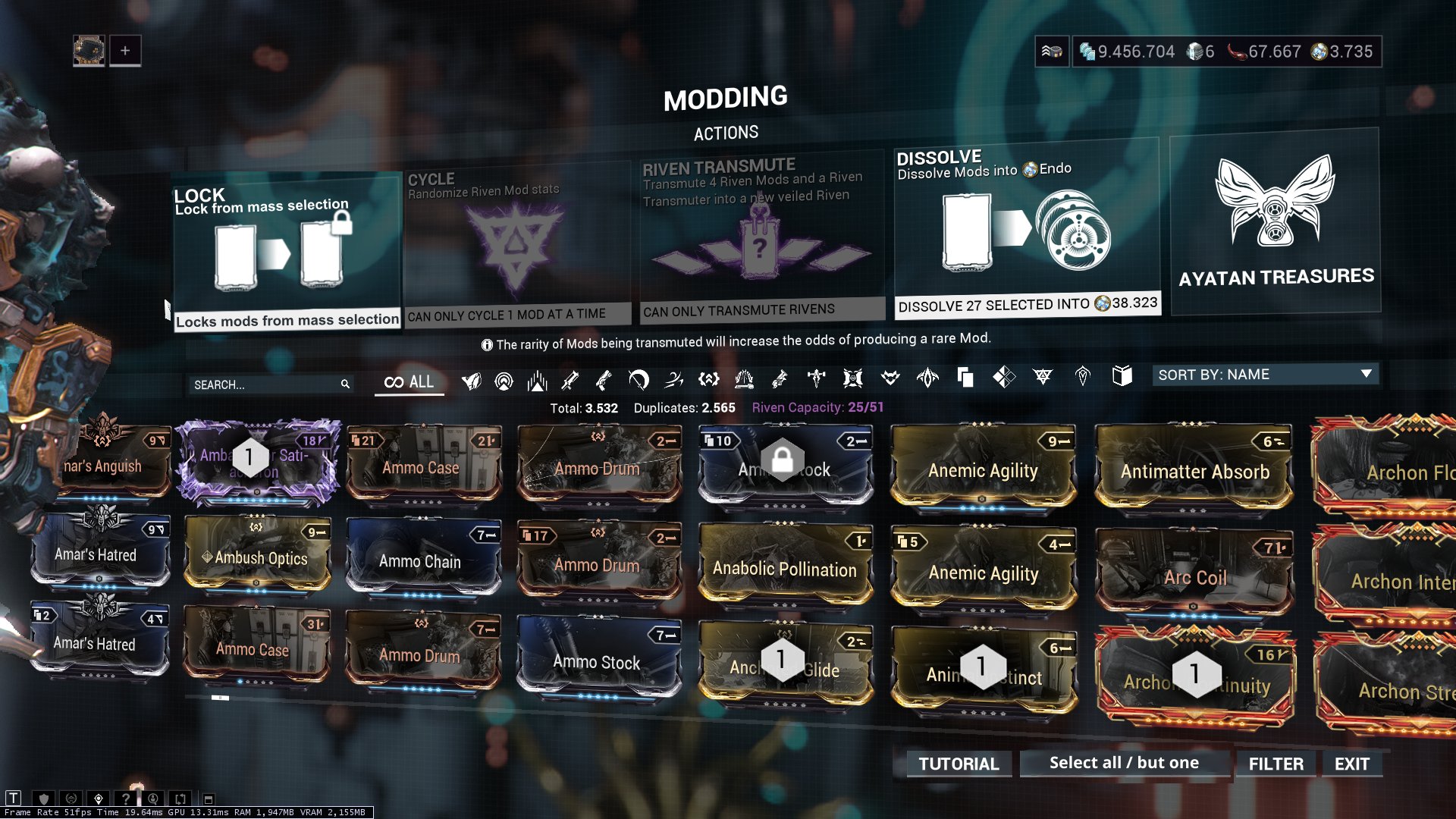Viewport: 1456px width, 819px height.
Task: Click EXIT to leave modding screen
Action: tap(1352, 764)
